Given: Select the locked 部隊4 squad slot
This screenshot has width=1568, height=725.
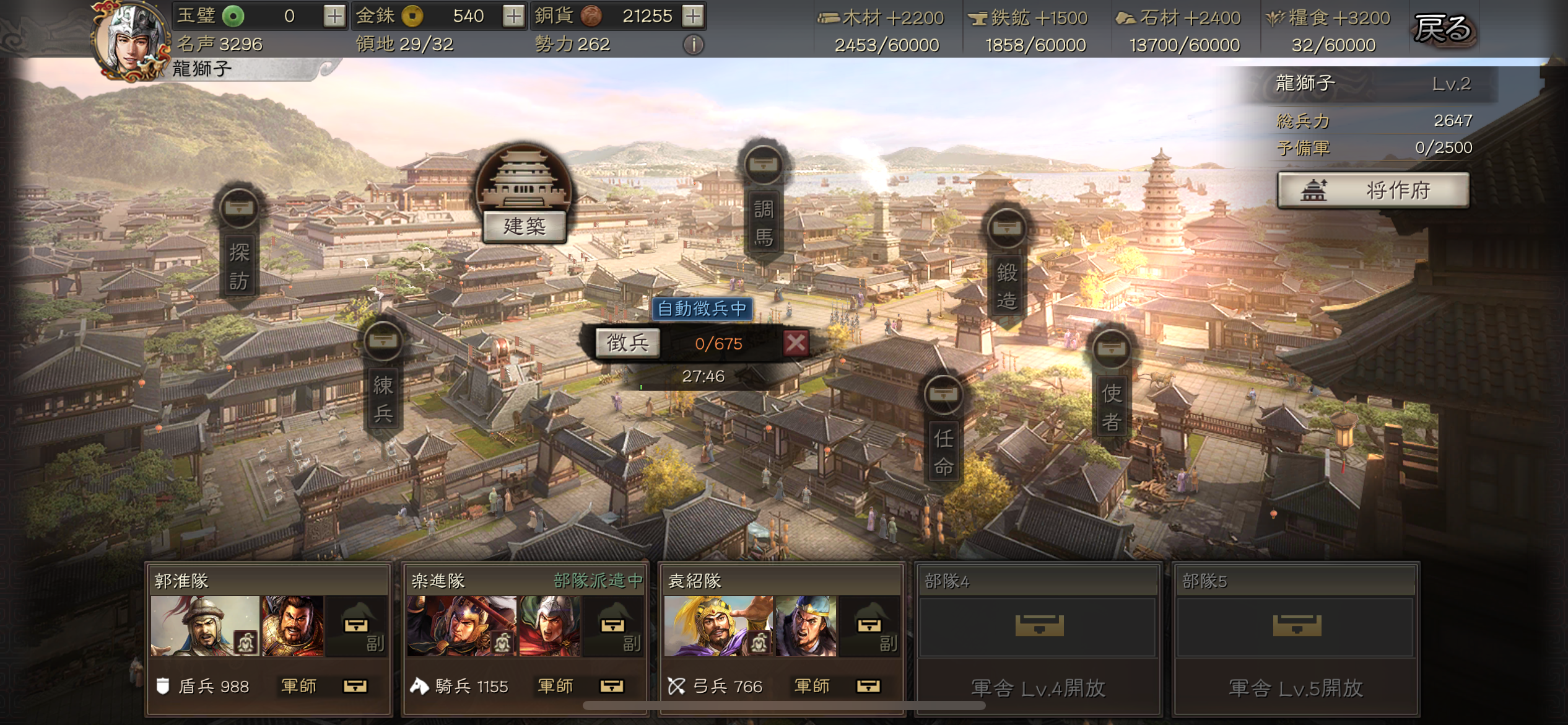Looking at the screenshot, I should tap(1038, 637).
